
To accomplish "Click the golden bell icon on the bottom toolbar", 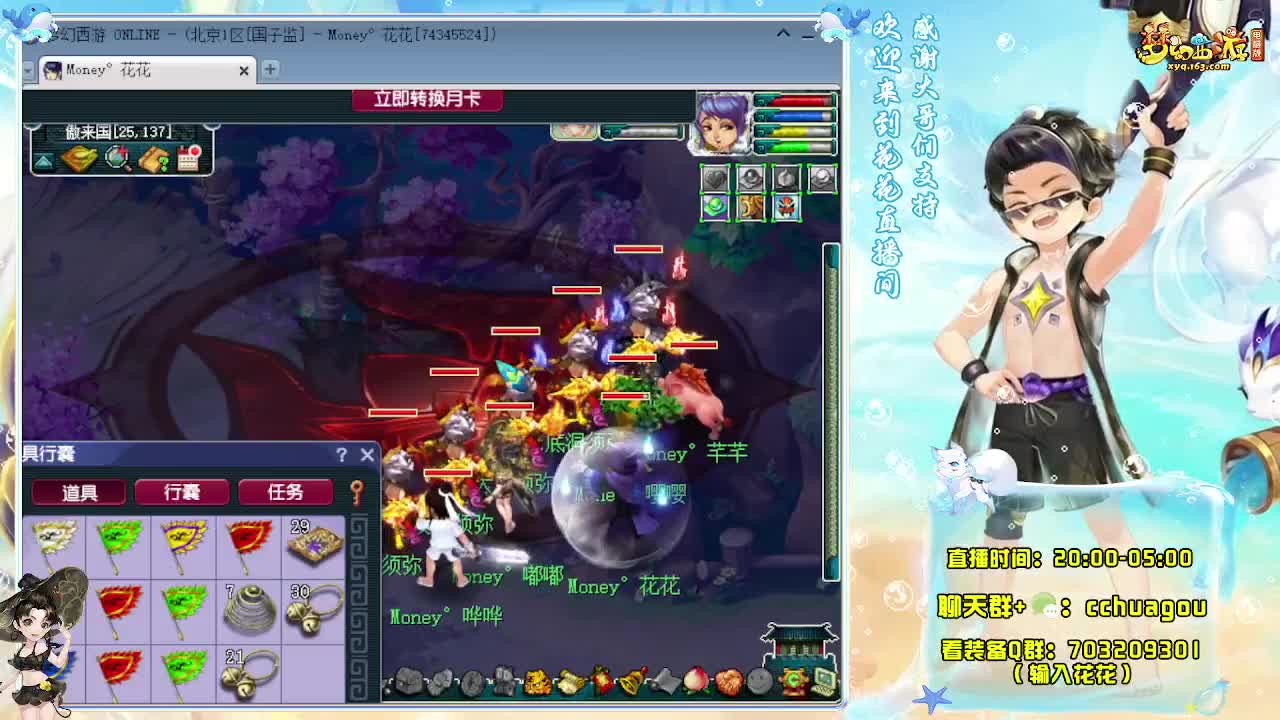I will (x=631, y=683).
